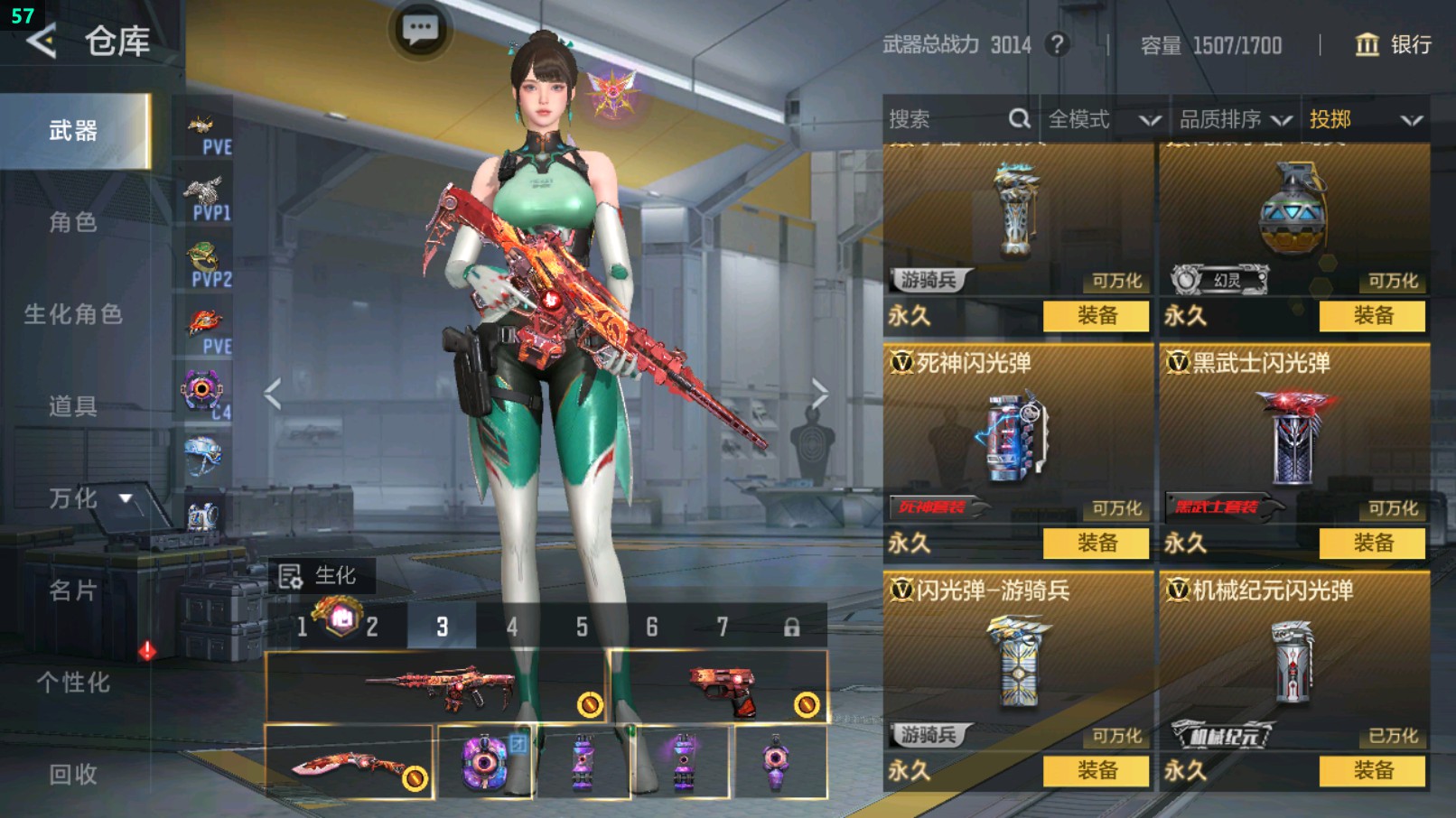Screen dimensions: 1456x818
Task: Equip the 机械纪元闪光弹 grenade
Action: [x=1372, y=770]
